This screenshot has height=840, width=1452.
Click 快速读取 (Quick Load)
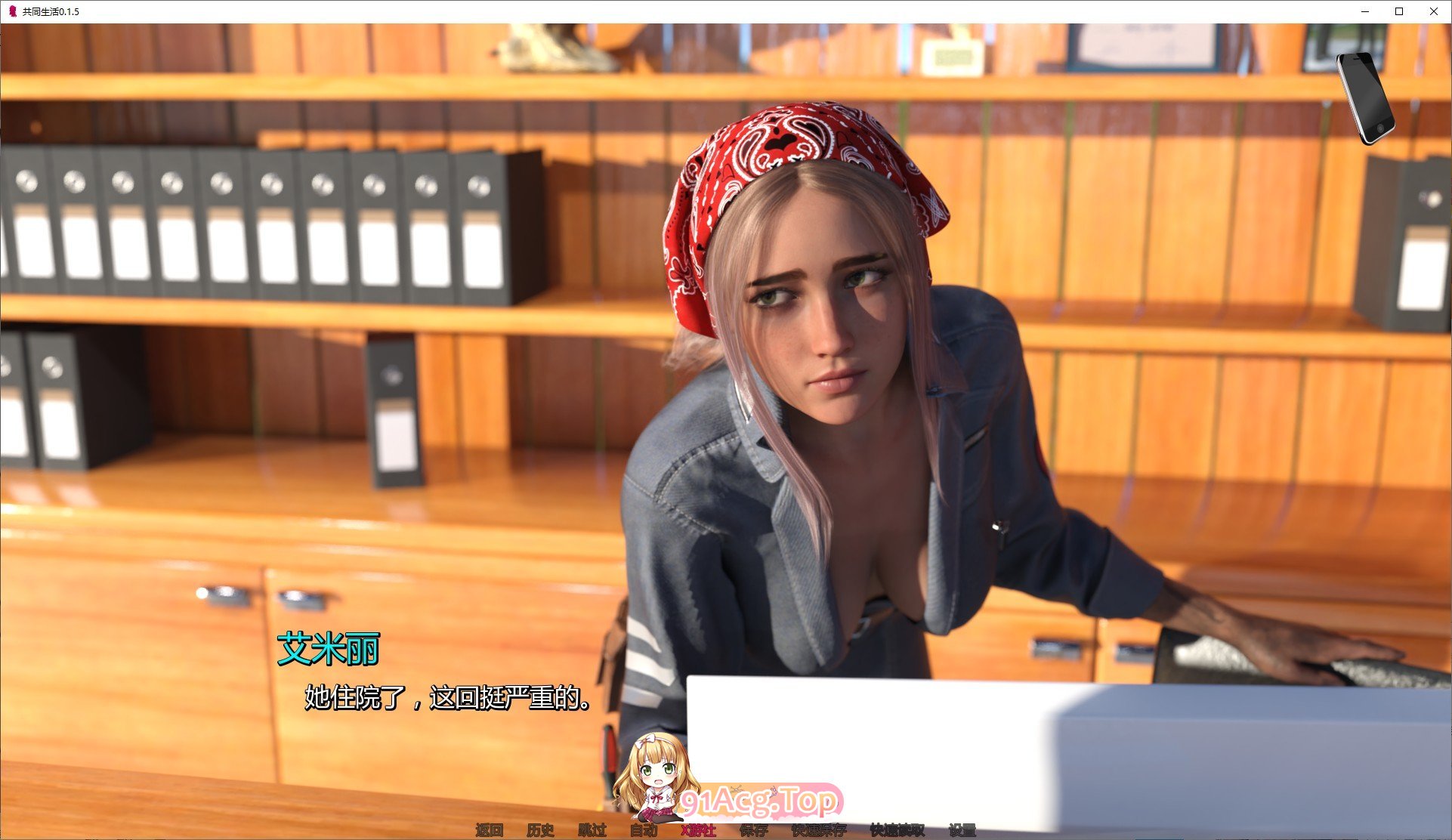pos(897,830)
